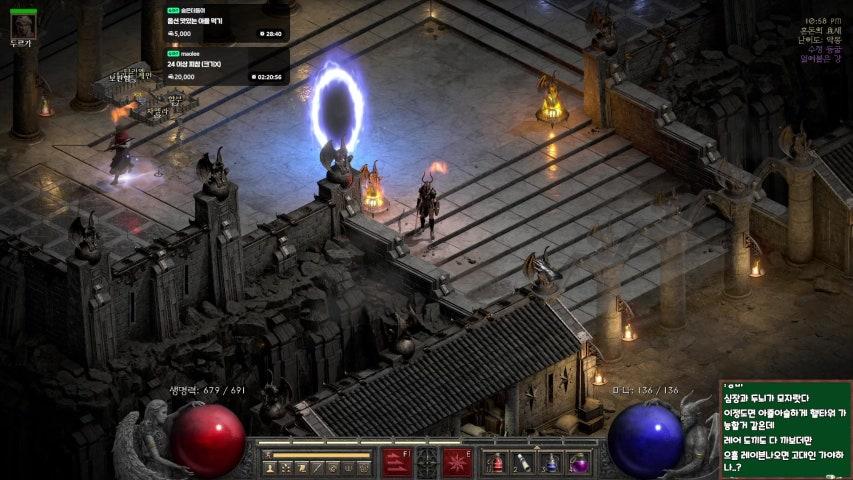Viewport: 853px width, 480px height.
Task: Select the left skill icon marked F1
Action: point(396,463)
